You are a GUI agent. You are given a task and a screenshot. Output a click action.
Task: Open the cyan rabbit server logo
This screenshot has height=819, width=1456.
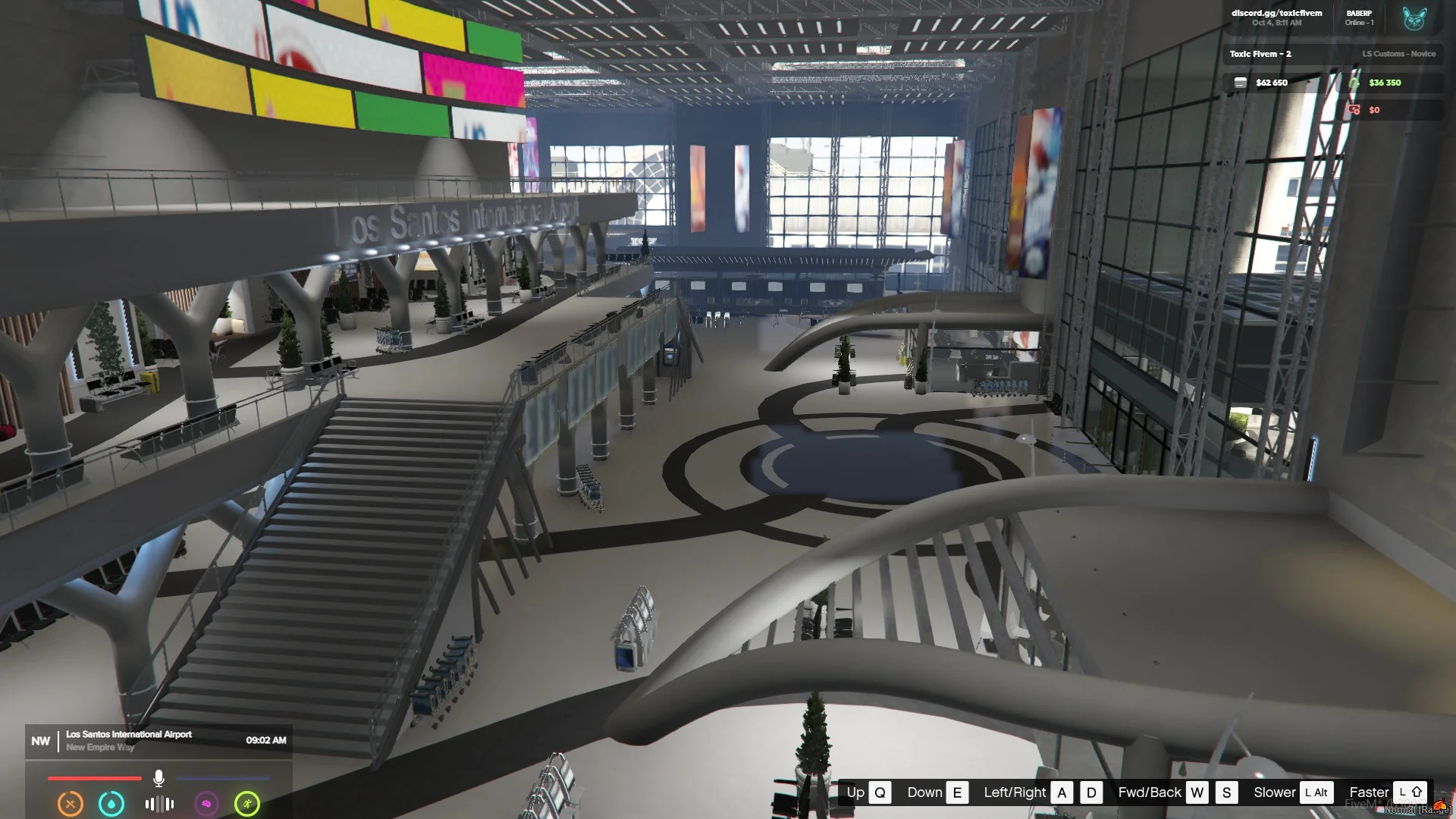[1414, 18]
